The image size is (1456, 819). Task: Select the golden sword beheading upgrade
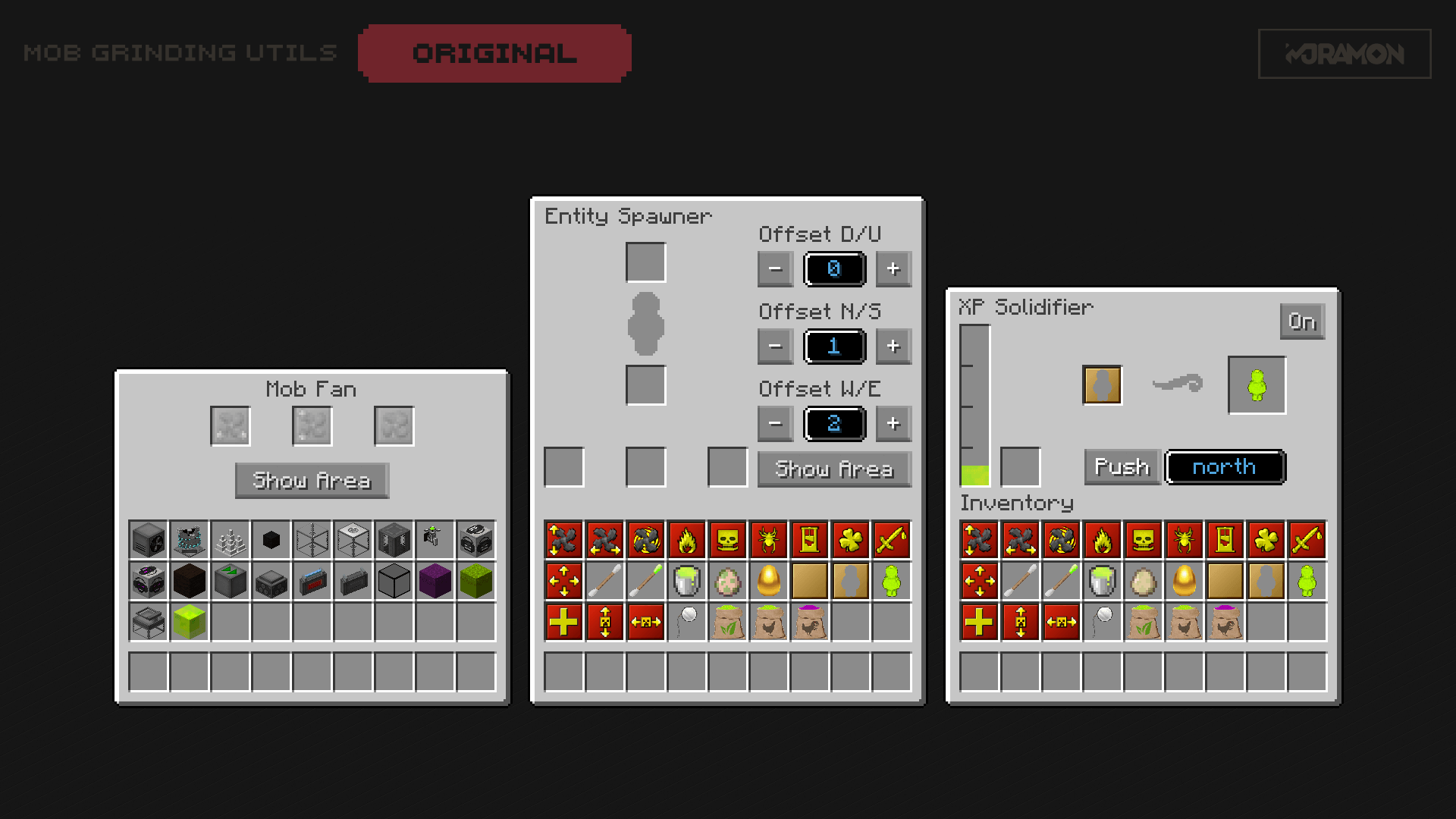tap(892, 540)
